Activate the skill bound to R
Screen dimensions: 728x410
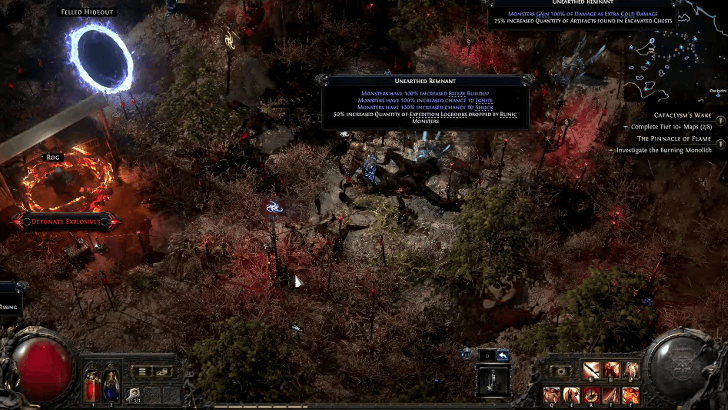592,395
